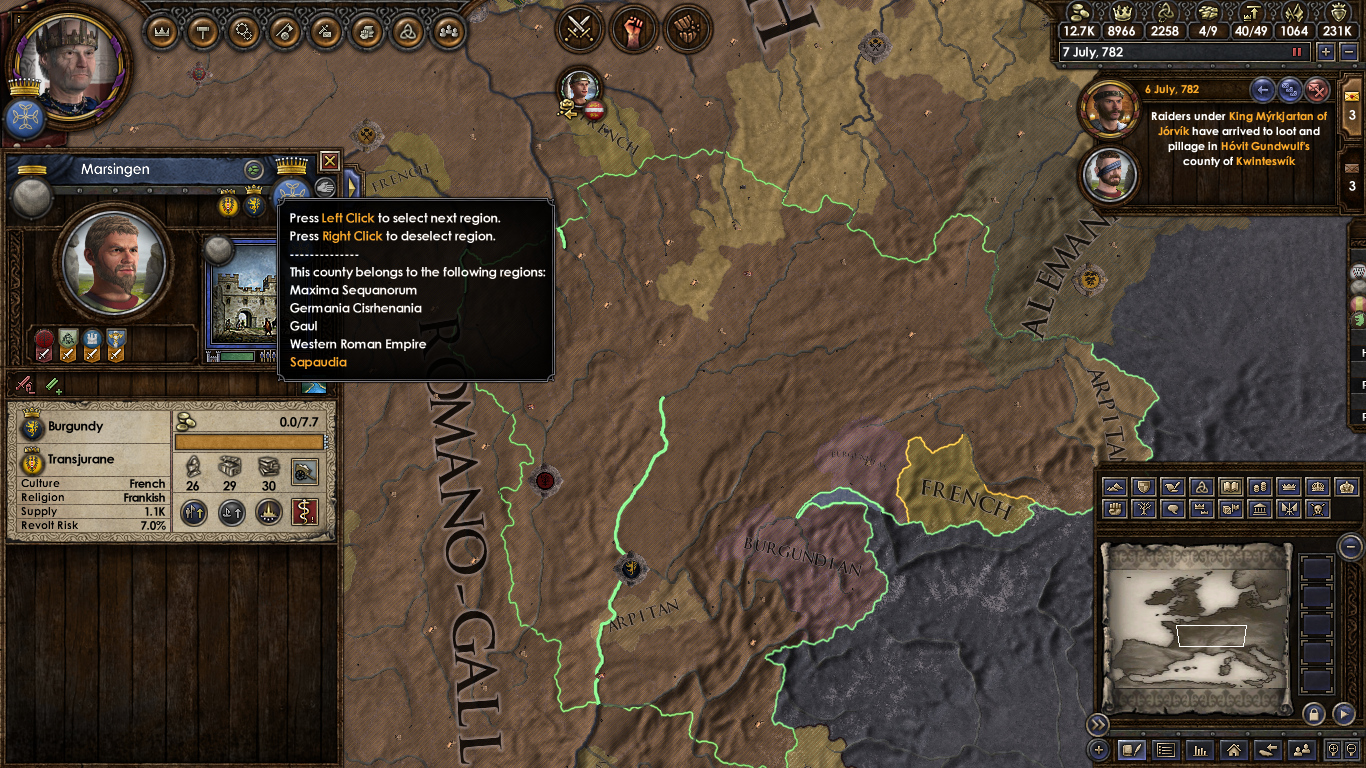
Task: Enable the religion map mode
Action: tap(1201, 487)
